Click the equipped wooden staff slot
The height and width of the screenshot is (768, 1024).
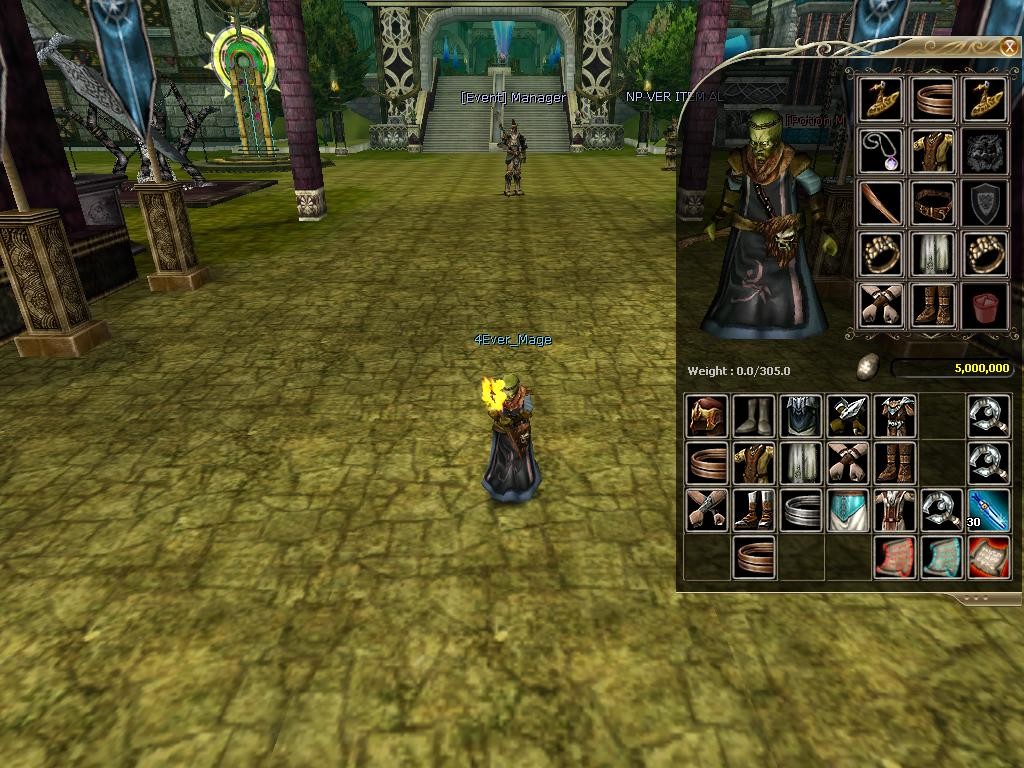[881, 203]
